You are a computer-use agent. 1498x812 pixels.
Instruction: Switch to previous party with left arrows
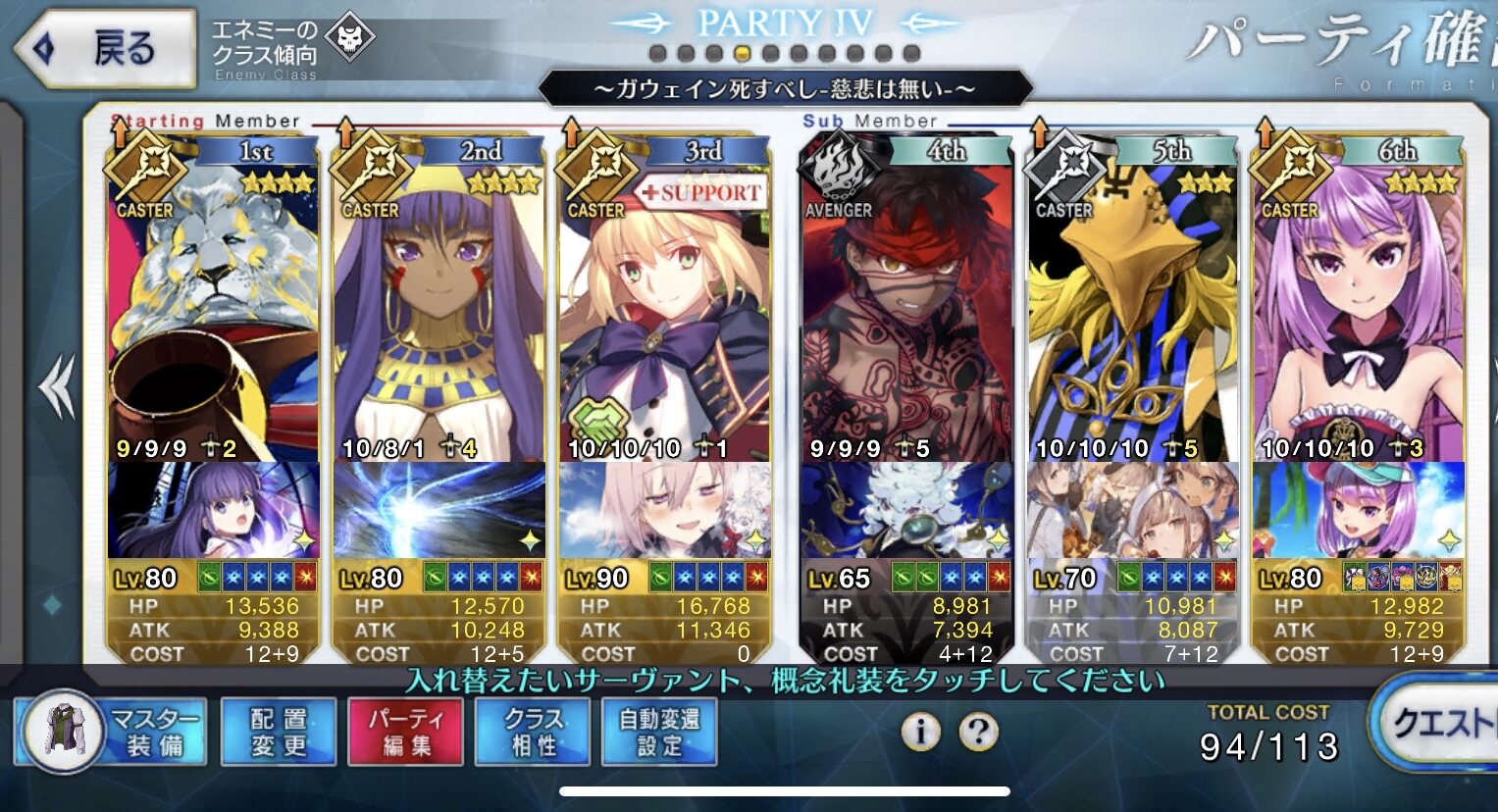point(57,387)
